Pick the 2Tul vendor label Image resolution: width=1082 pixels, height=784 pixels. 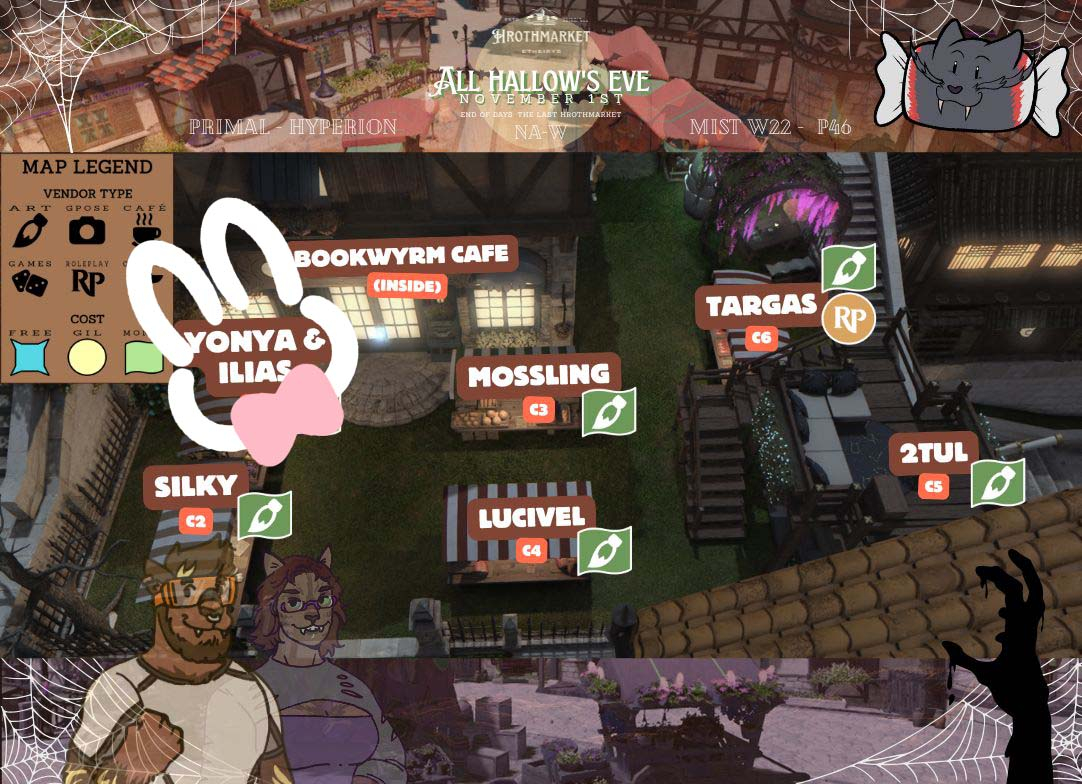(x=933, y=454)
